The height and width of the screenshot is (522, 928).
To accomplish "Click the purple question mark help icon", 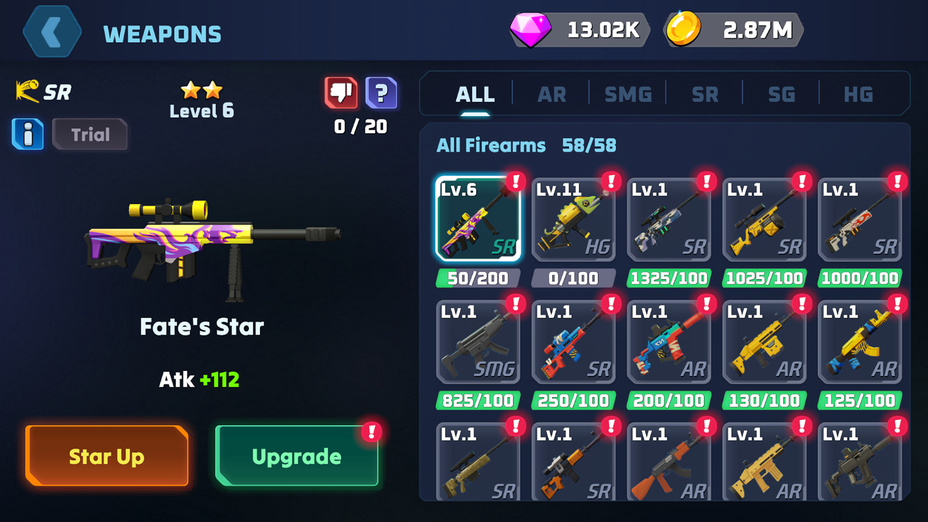I will [381, 93].
